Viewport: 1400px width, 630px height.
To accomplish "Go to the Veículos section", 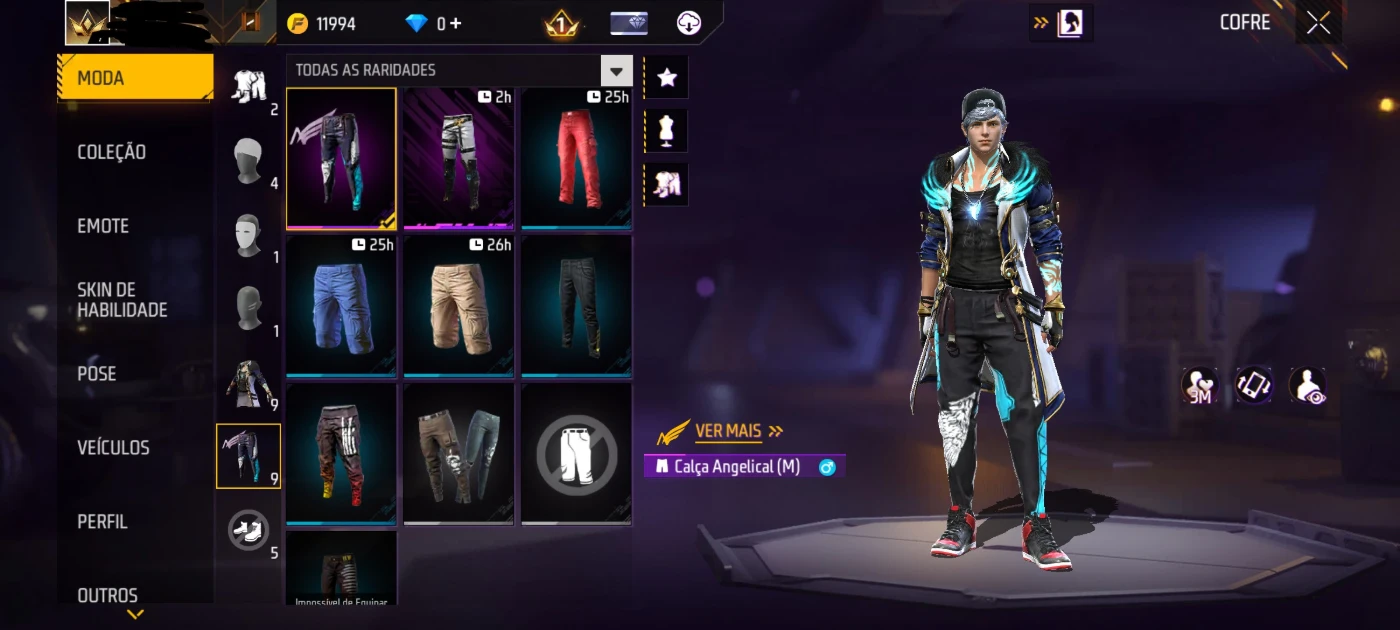I will click(113, 448).
